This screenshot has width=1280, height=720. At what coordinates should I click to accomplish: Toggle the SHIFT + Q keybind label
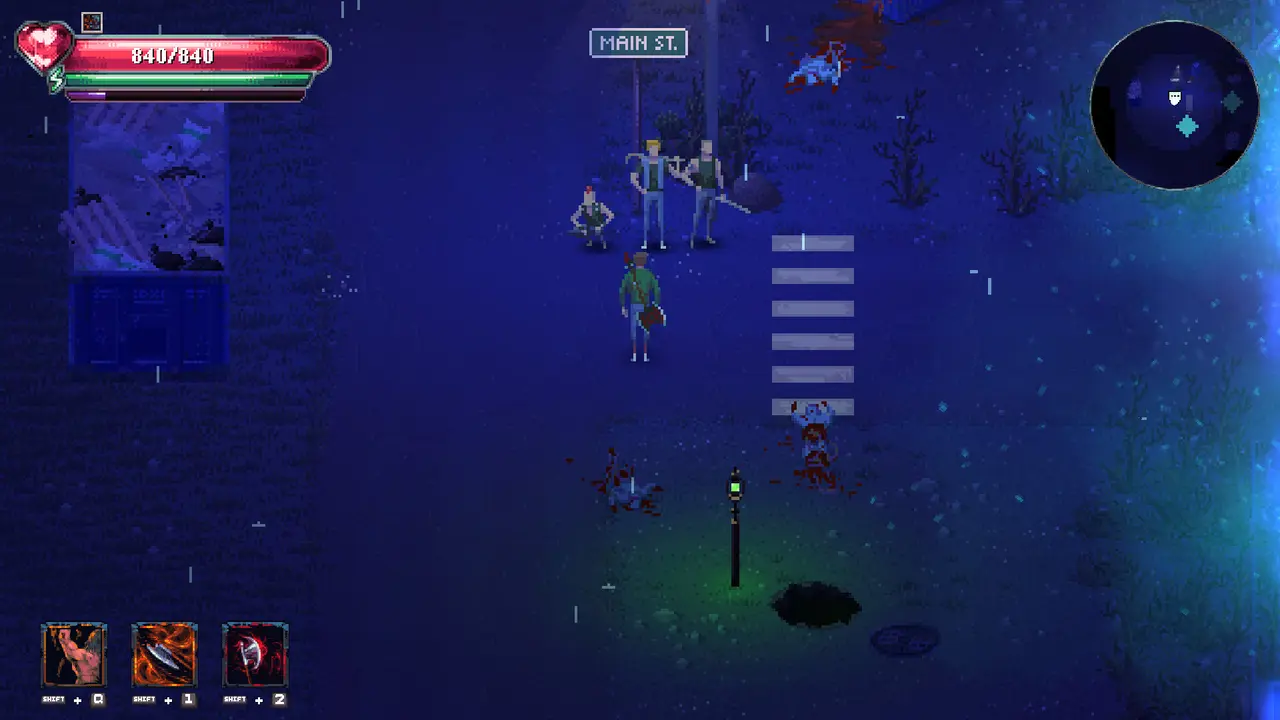pyautogui.click(x=74, y=699)
